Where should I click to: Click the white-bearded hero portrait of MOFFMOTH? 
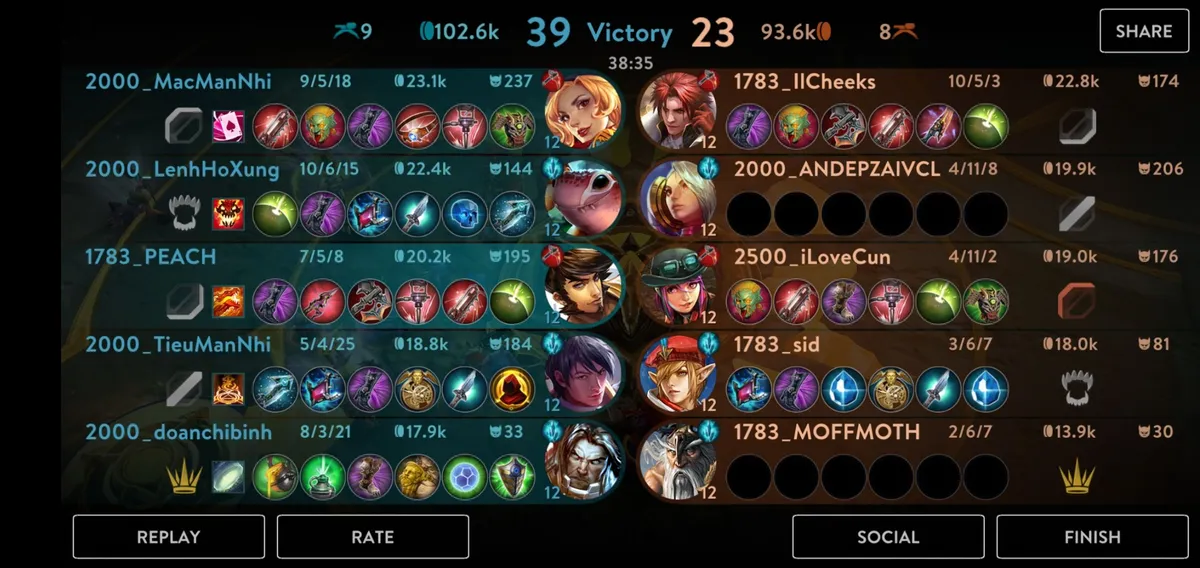(679, 463)
